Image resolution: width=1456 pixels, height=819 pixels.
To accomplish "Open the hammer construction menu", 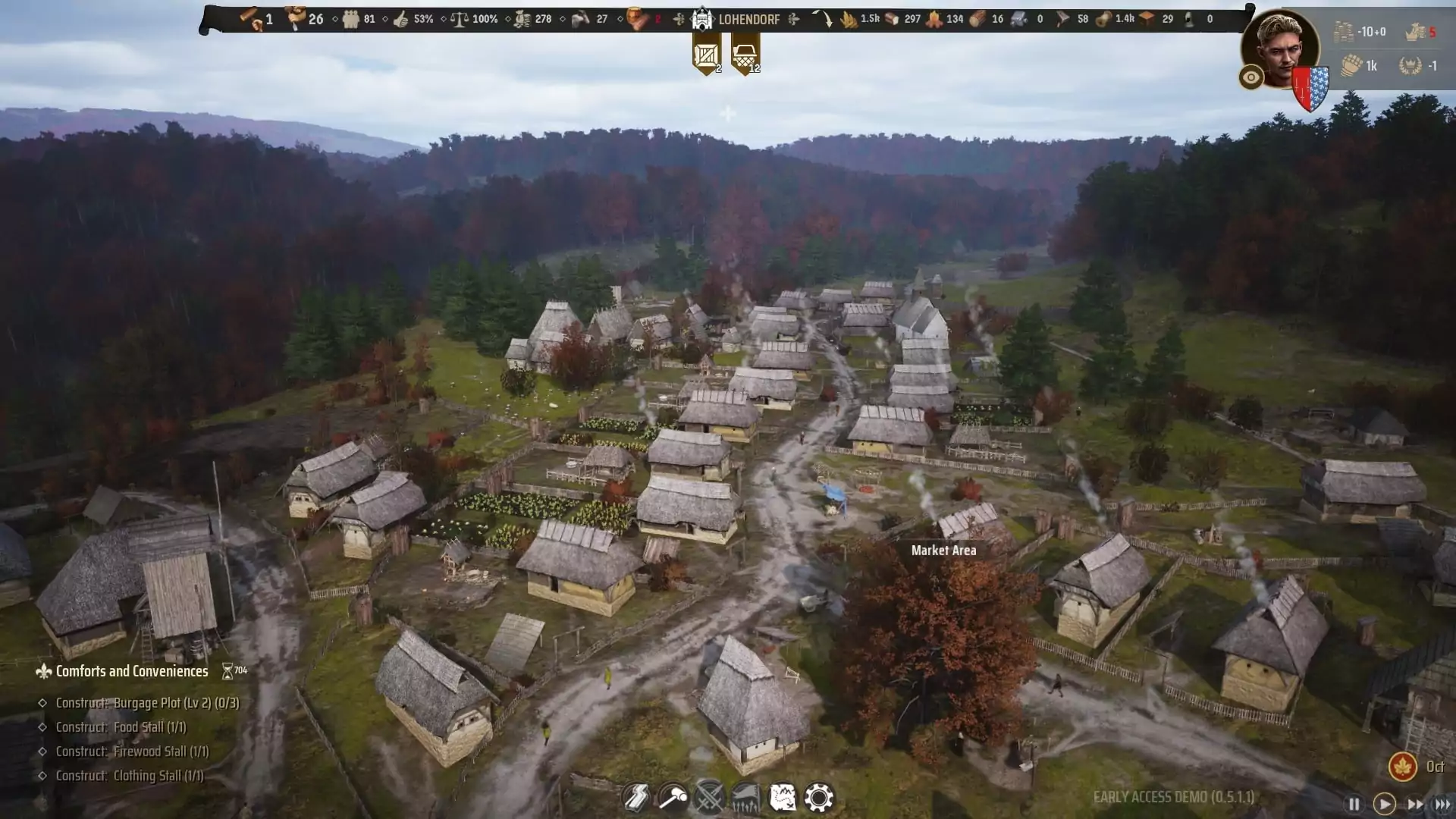I will (672, 798).
